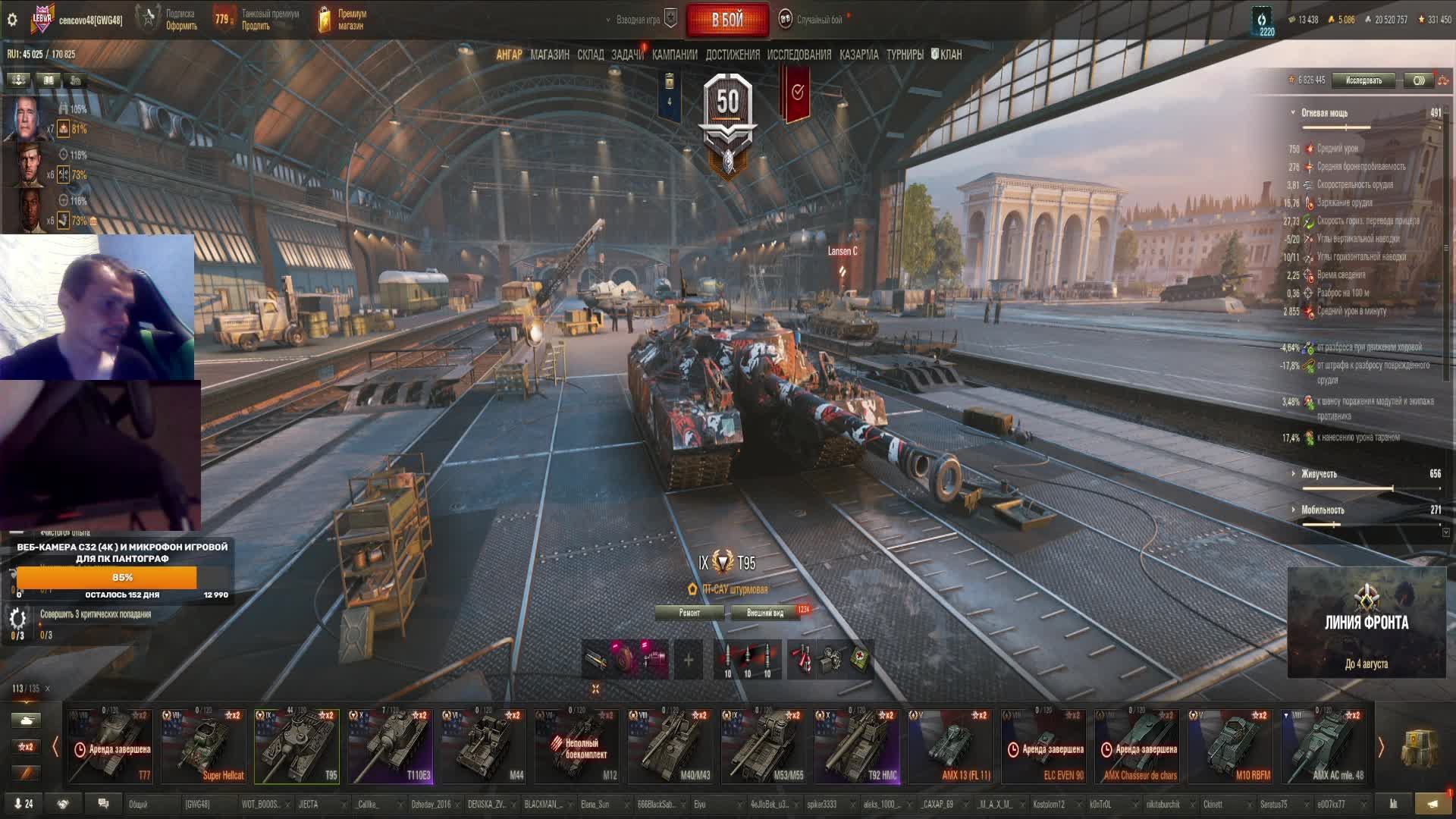Start battle with the red В БОЙ button
This screenshot has height=819, width=1456.
tap(726, 20)
